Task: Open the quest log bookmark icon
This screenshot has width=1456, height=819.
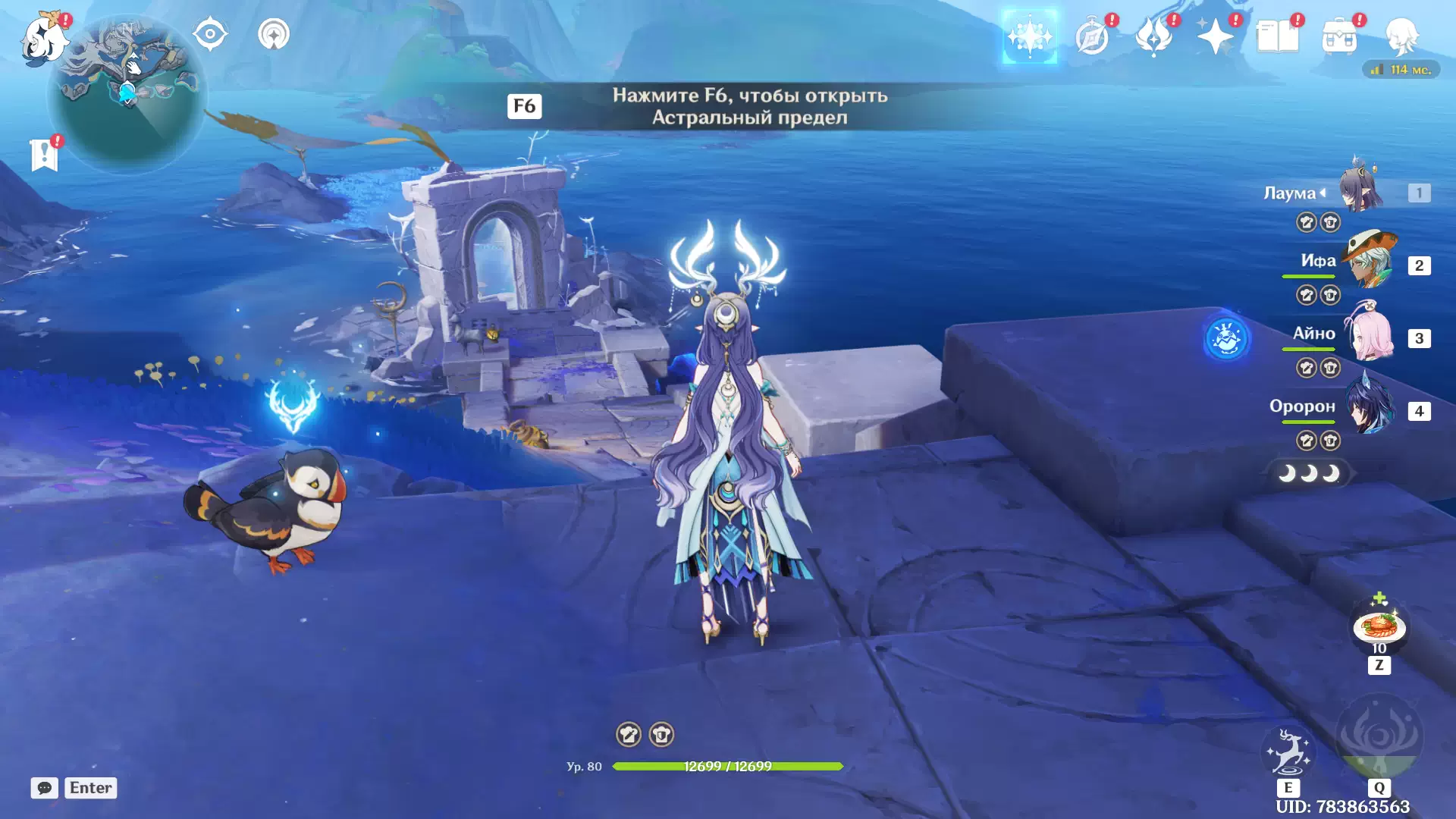Action: 45,155
